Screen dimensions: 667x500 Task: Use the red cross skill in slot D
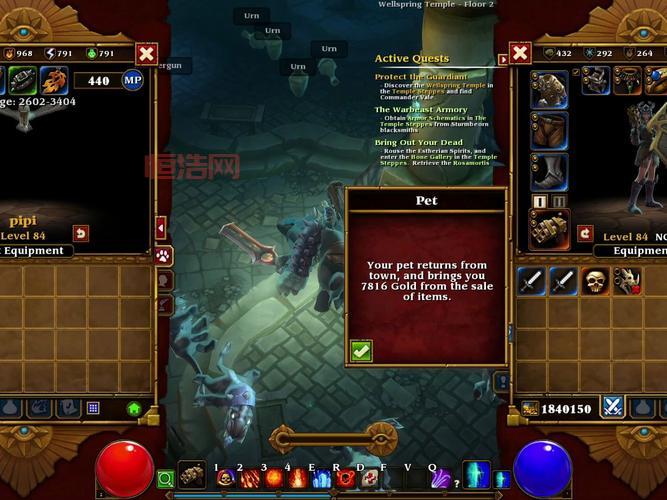tap(368, 479)
